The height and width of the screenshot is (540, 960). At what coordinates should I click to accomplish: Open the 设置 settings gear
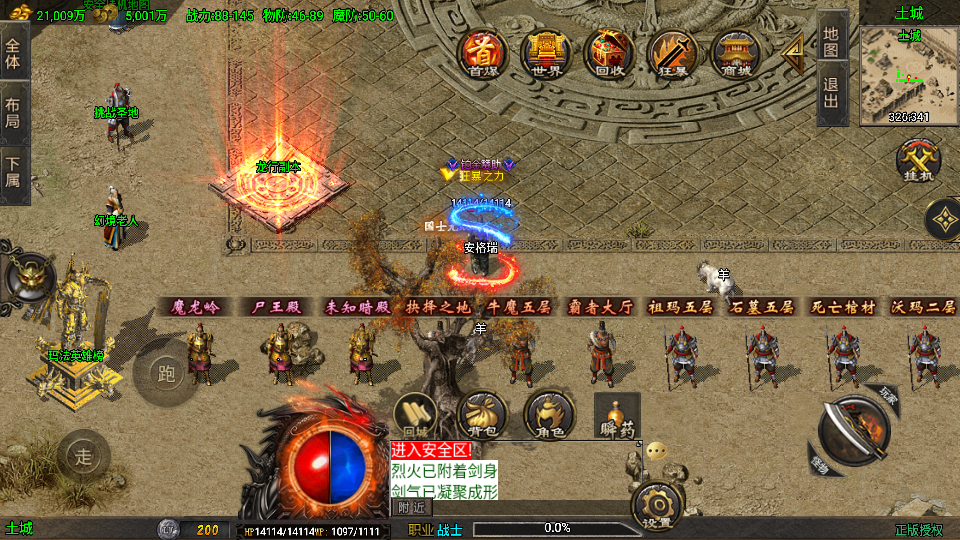tap(657, 505)
